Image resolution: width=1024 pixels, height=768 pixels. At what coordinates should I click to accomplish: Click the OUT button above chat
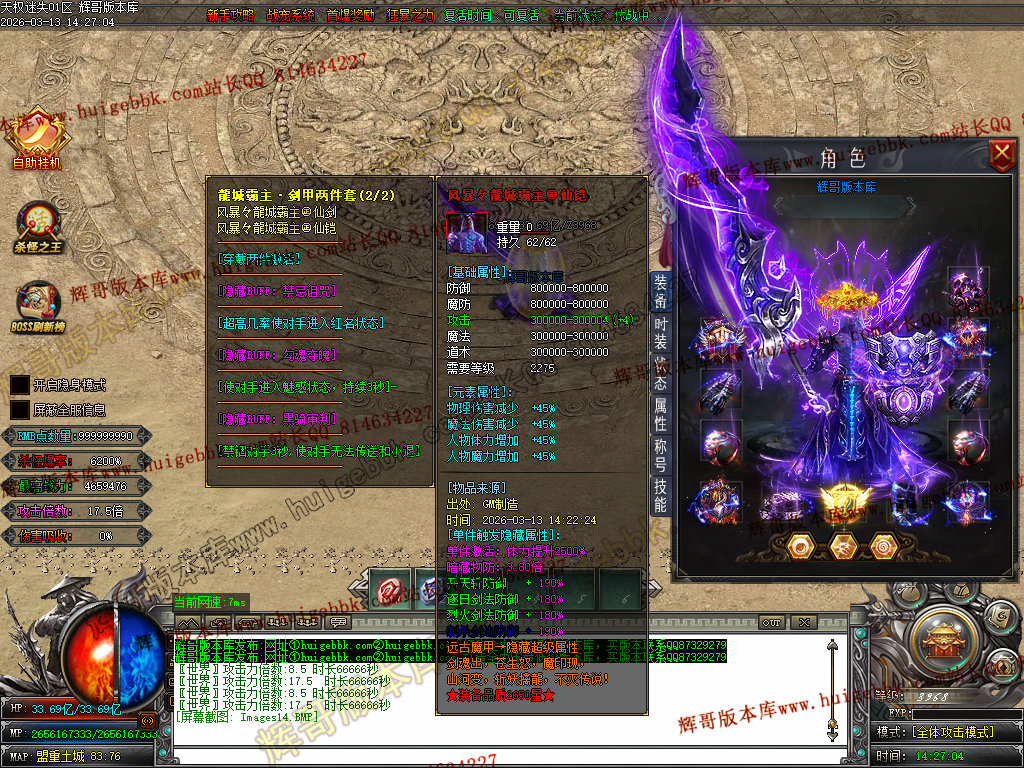[x=771, y=622]
